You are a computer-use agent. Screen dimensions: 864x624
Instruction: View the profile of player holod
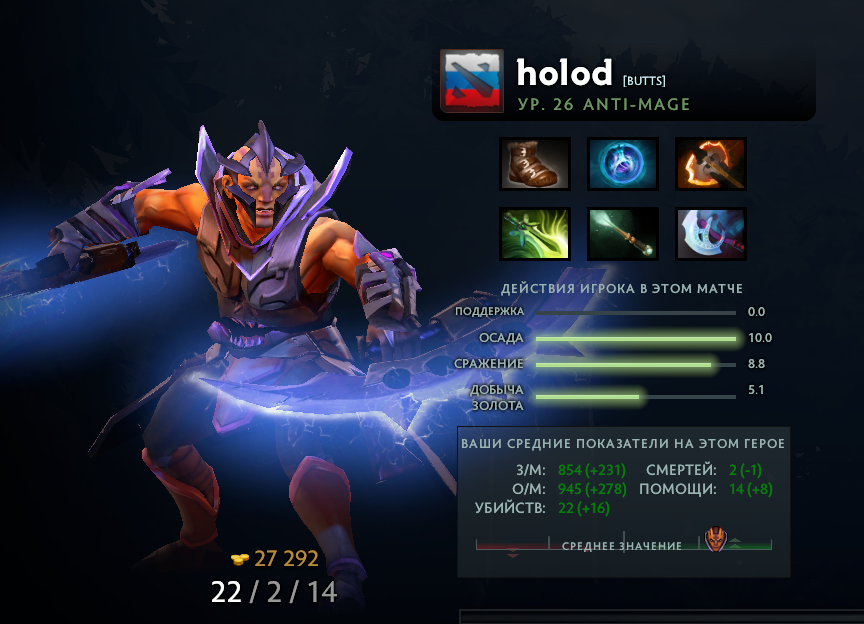(x=564, y=73)
